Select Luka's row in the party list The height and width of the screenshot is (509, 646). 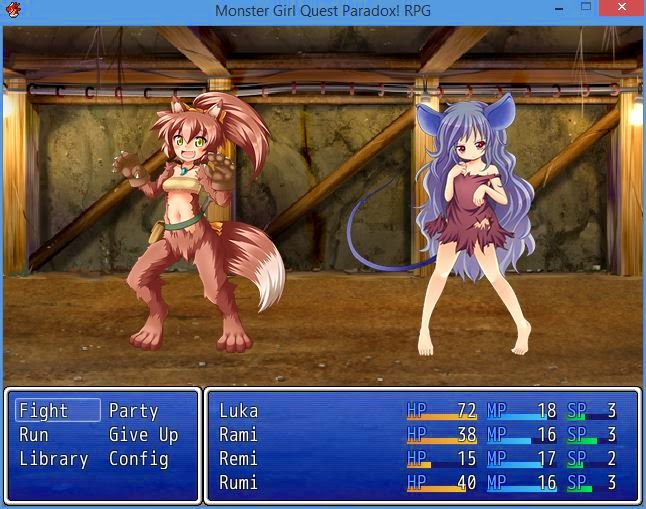(420, 411)
